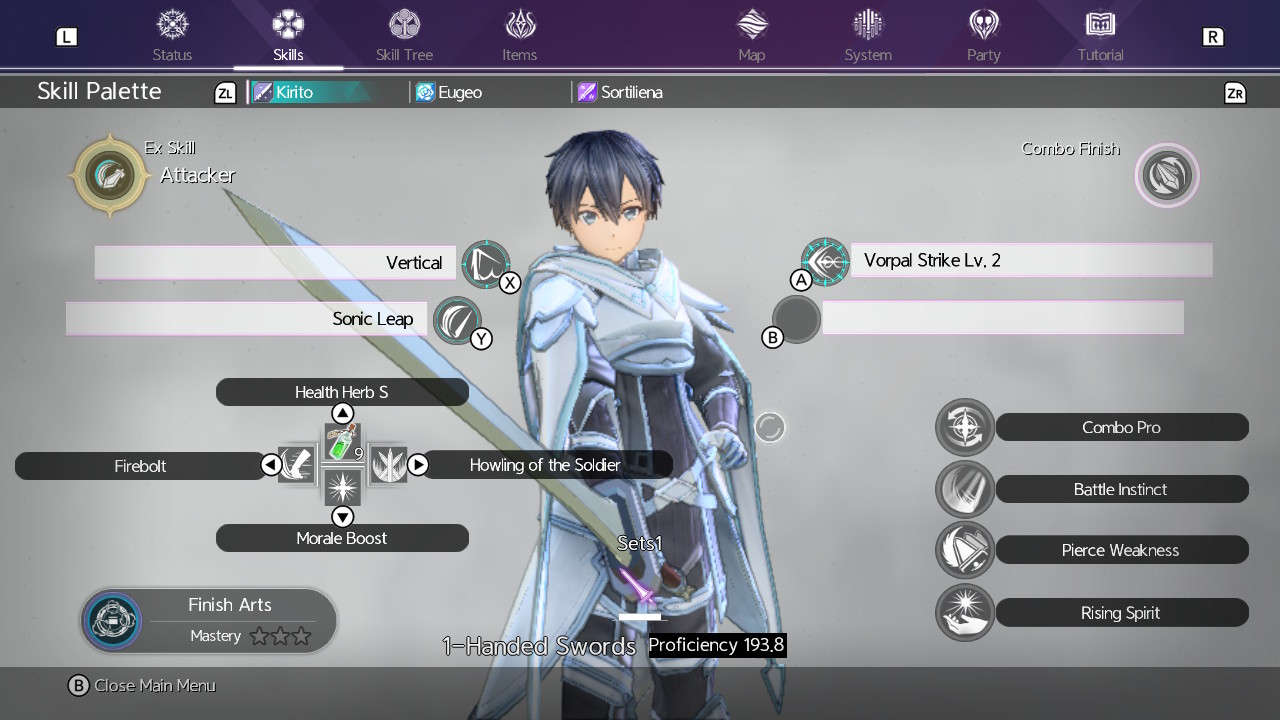
Task: Click the Combo Finish slot icon
Action: (1166, 175)
